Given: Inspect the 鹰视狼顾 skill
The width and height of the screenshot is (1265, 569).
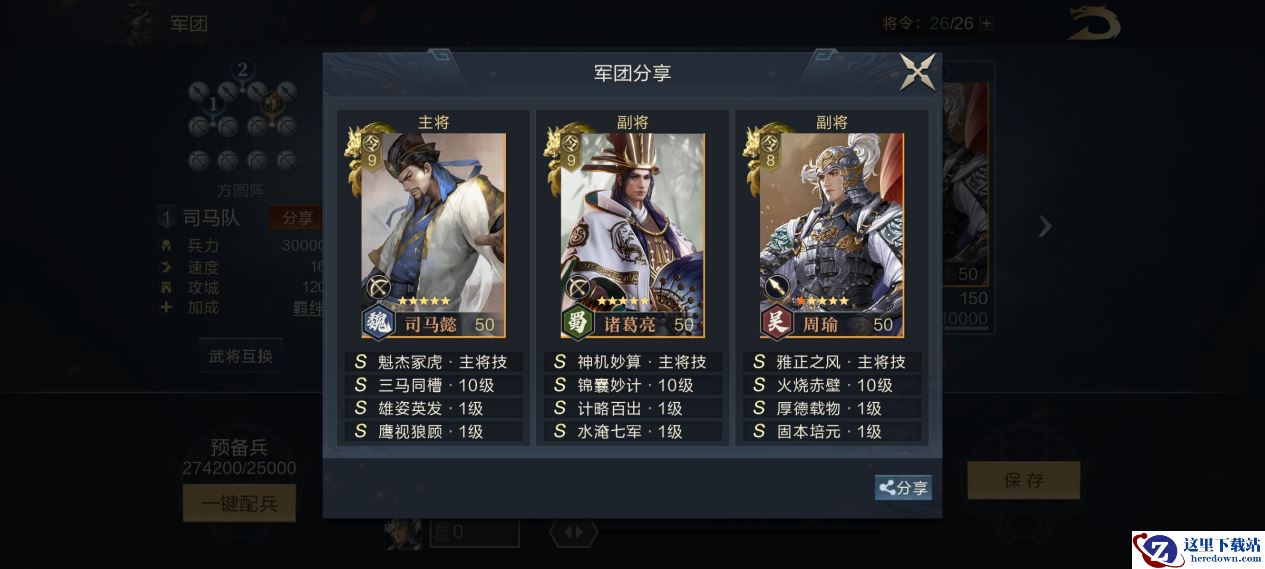Looking at the screenshot, I should click(x=433, y=431).
